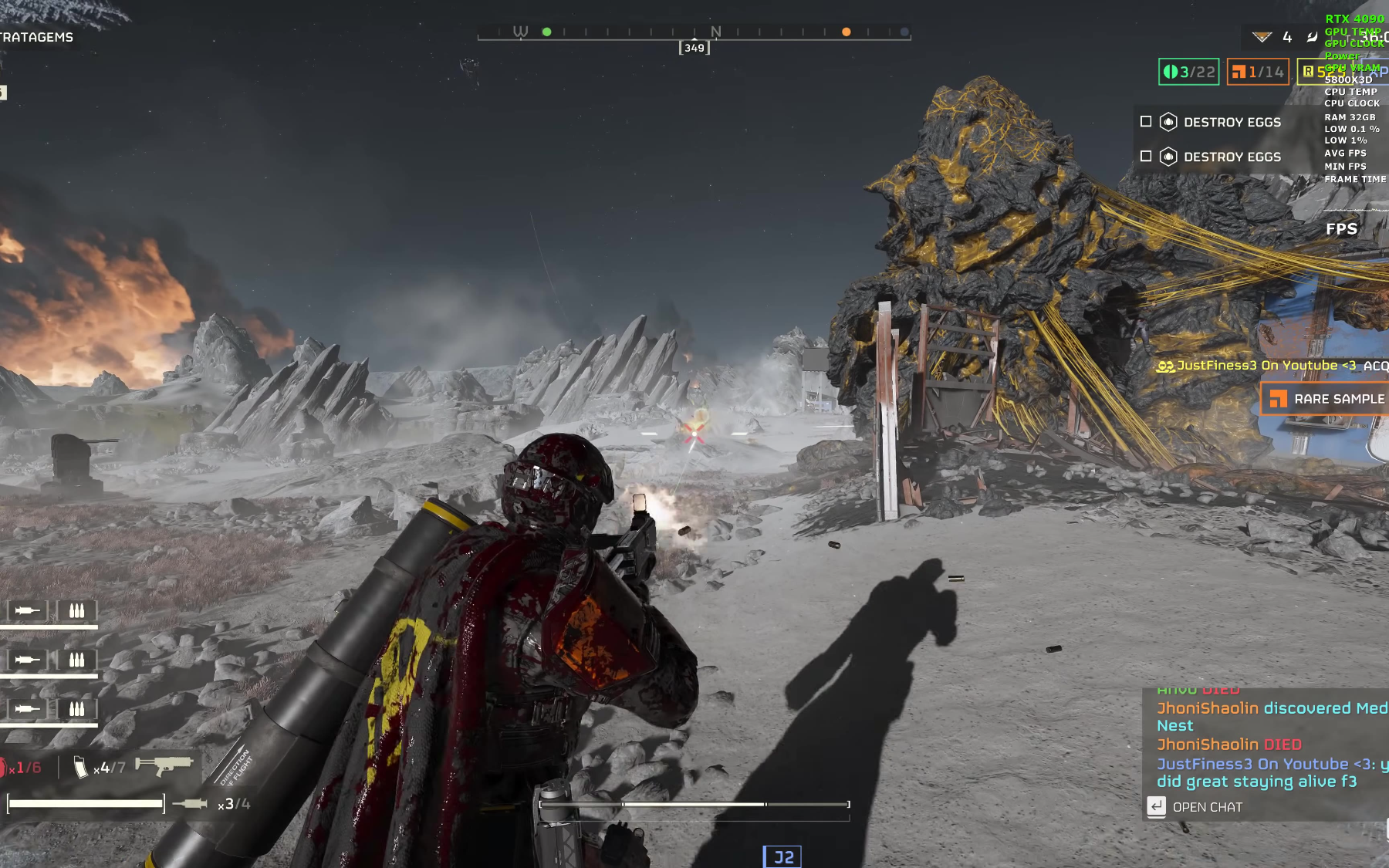Select the J2 player tag
This screenshot has width=1389, height=868.
click(782, 857)
